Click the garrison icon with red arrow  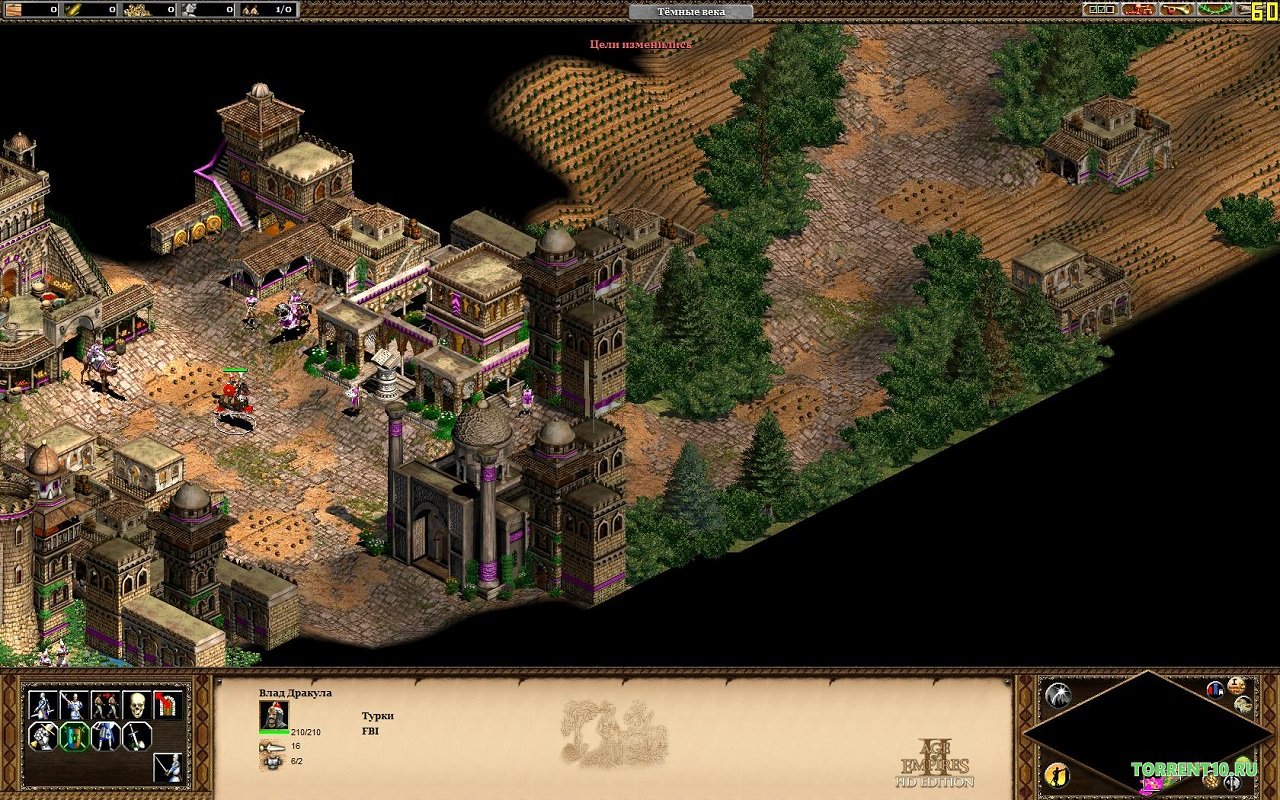click(x=168, y=705)
